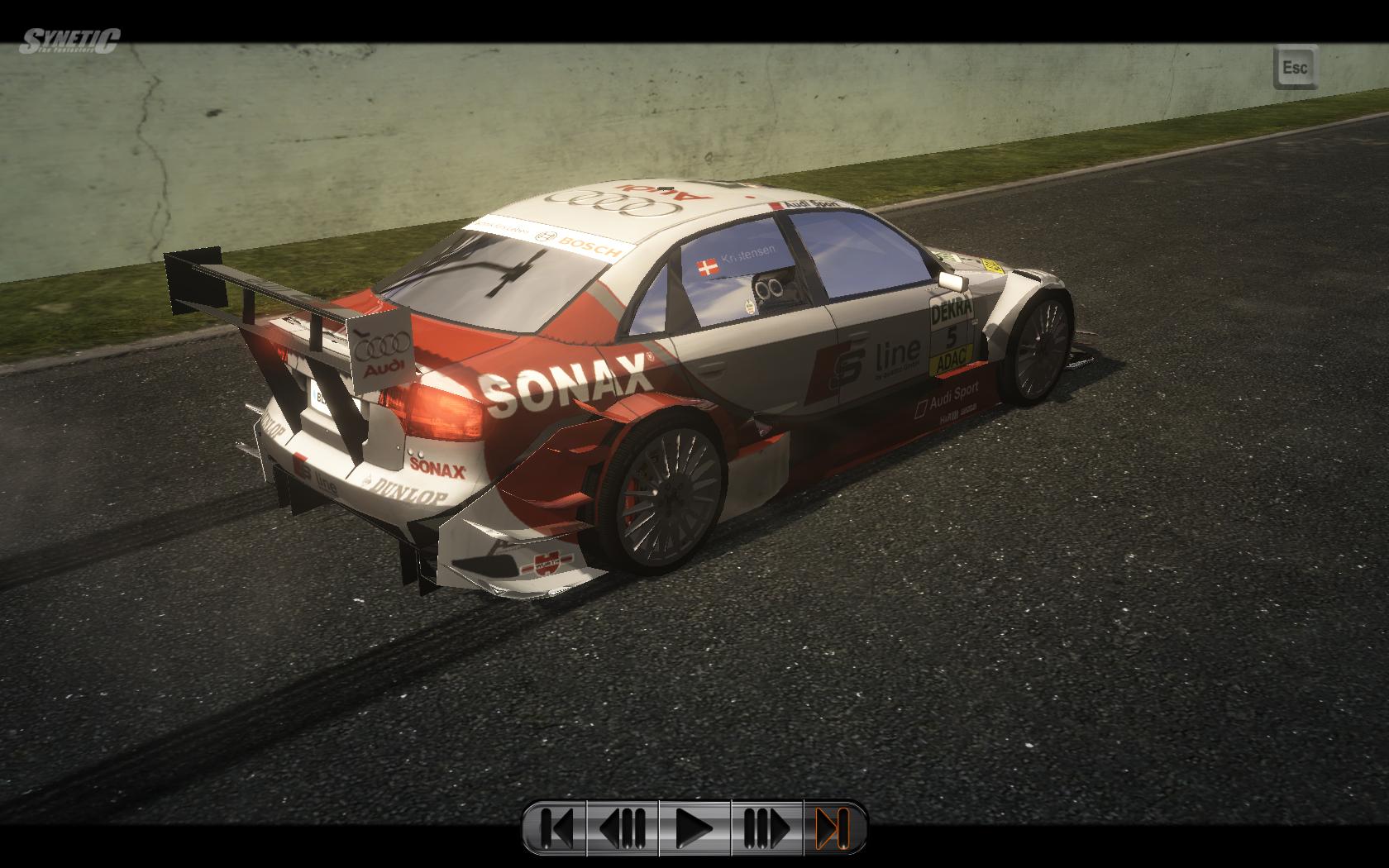1389x868 pixels.
Task: Skip to the end of the replay
Action: pyautogui.click(x=833, y=827)
